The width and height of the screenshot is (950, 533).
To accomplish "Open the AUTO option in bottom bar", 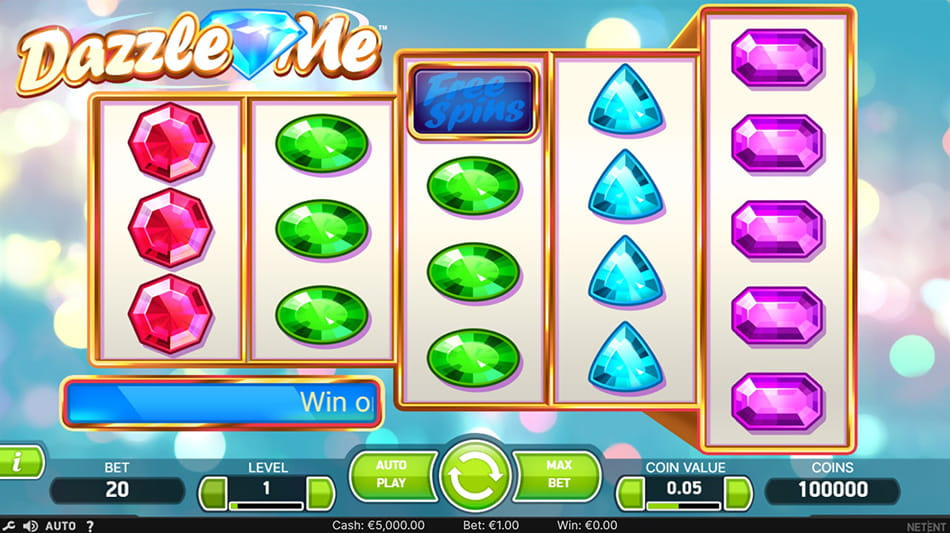I will point(61,525).
